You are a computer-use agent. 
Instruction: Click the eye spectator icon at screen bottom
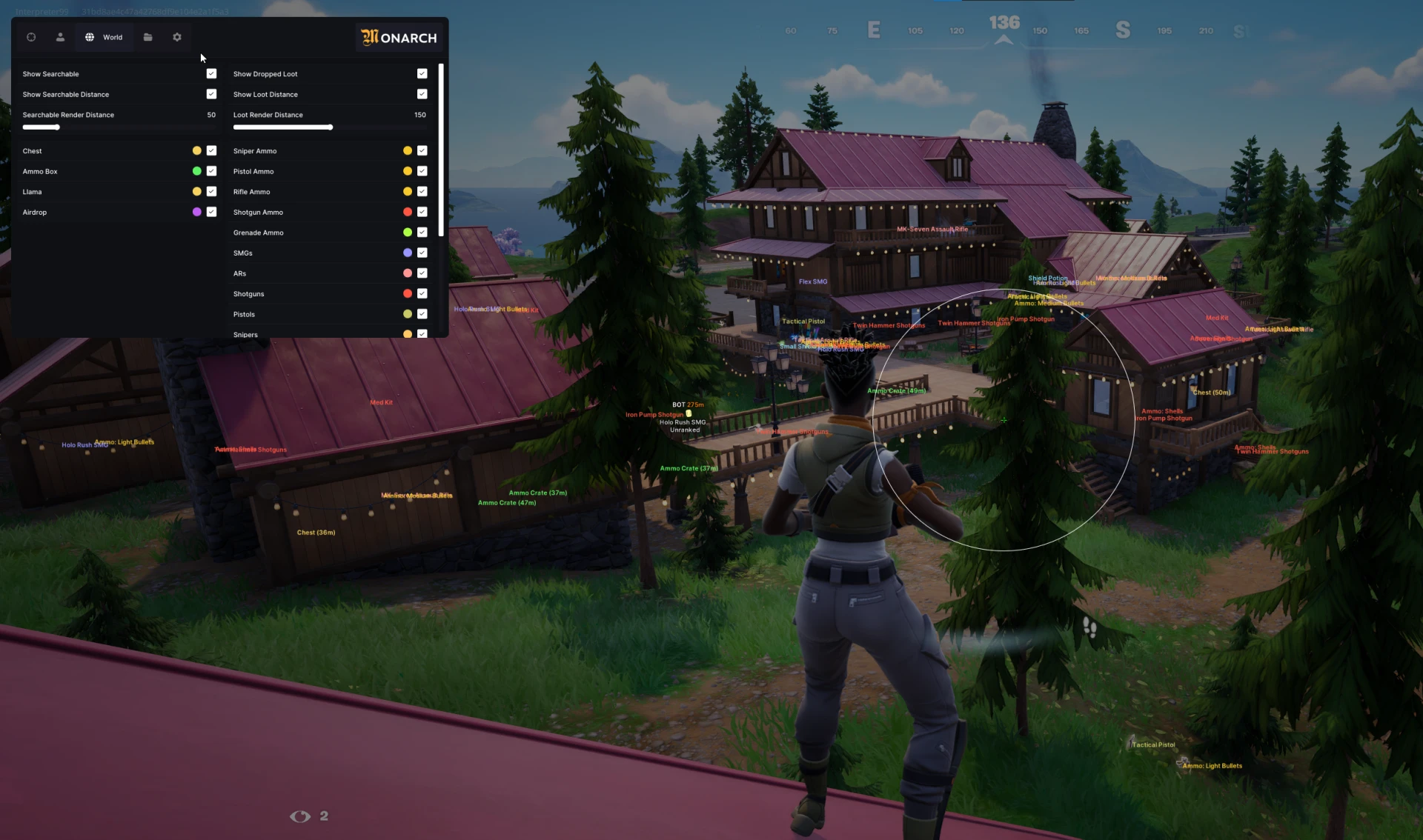point(299,816)
